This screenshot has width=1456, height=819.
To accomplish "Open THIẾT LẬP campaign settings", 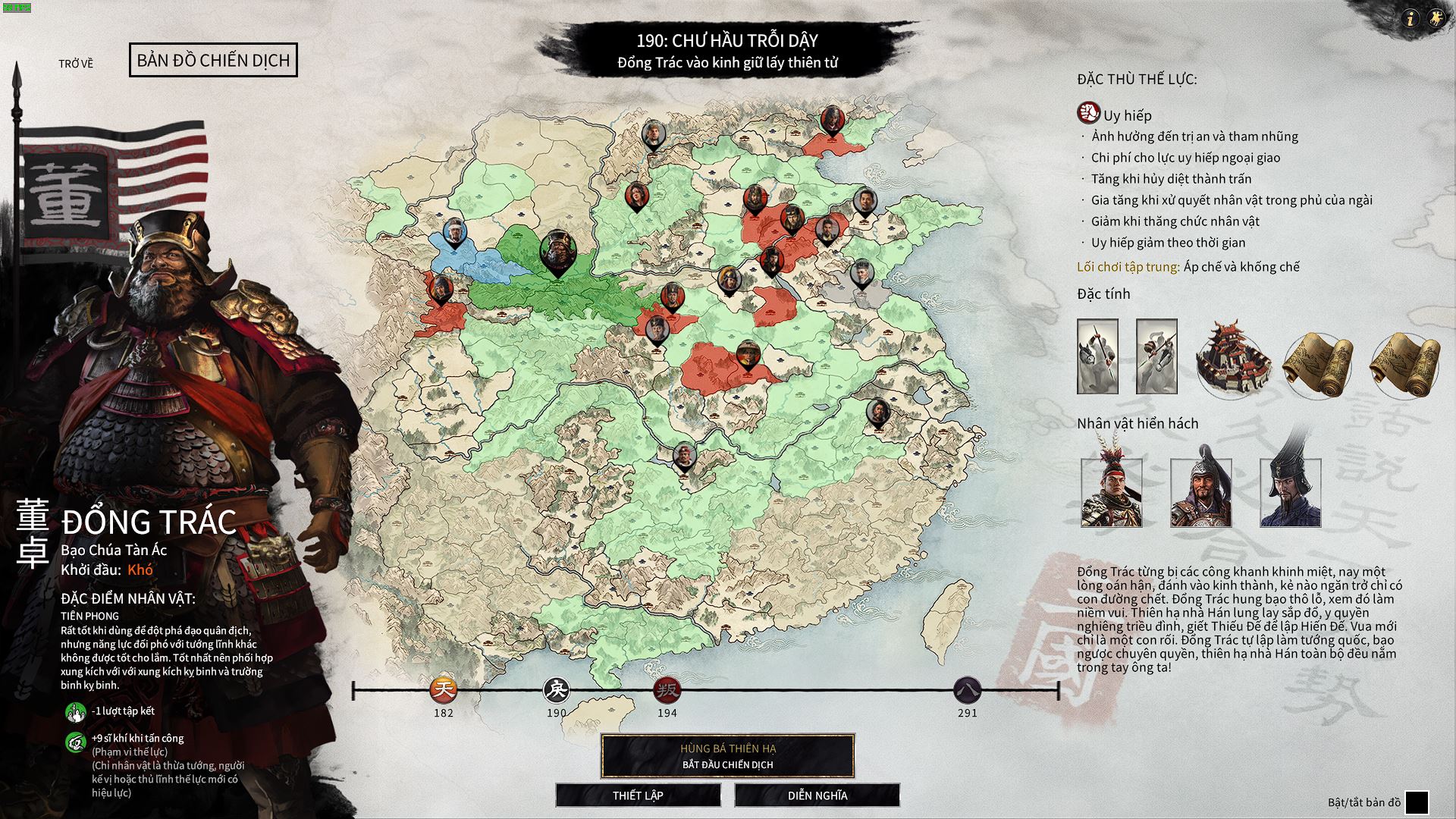I will [638, 795].
